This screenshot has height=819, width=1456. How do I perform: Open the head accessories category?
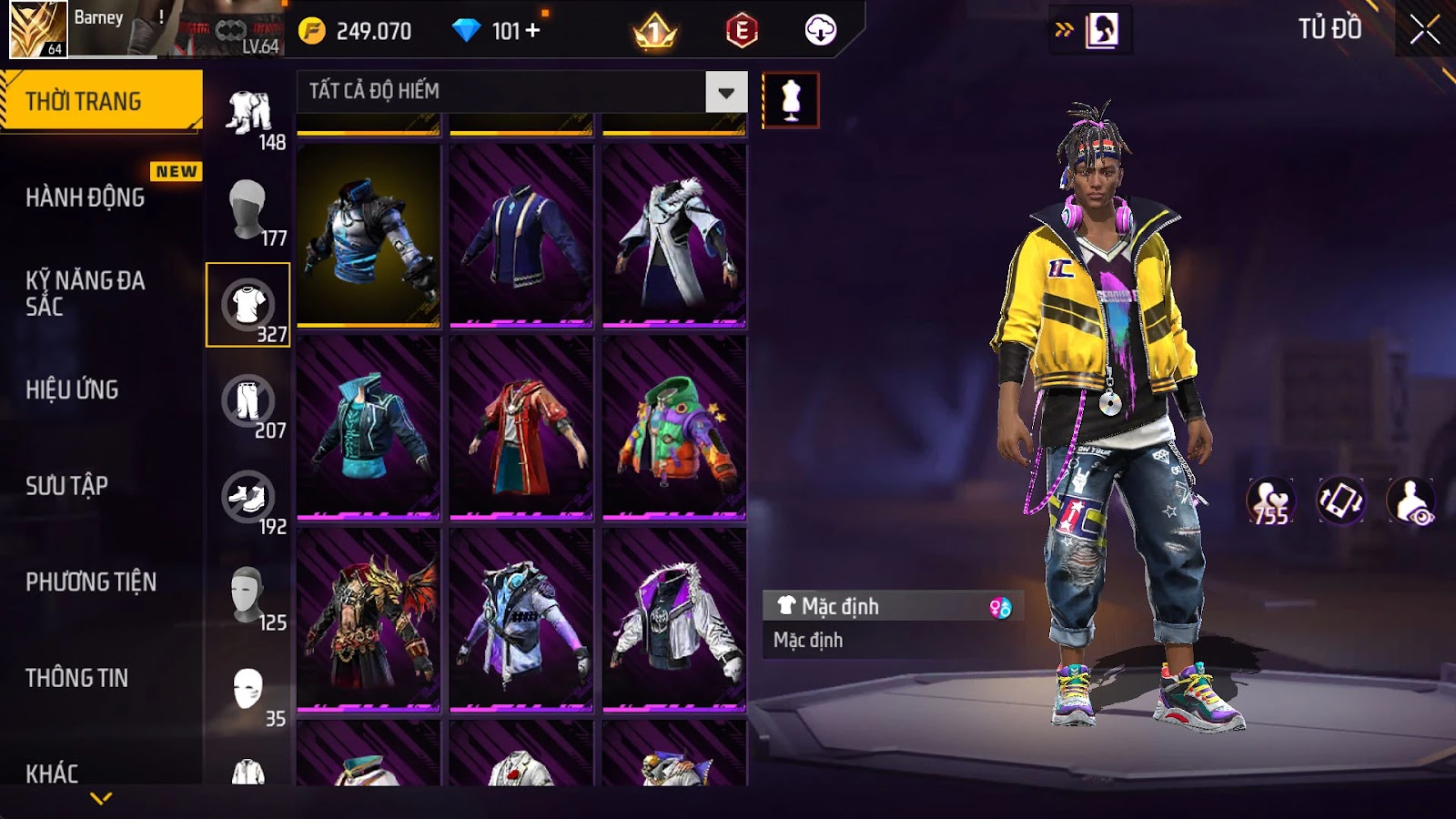pos(247,208)
